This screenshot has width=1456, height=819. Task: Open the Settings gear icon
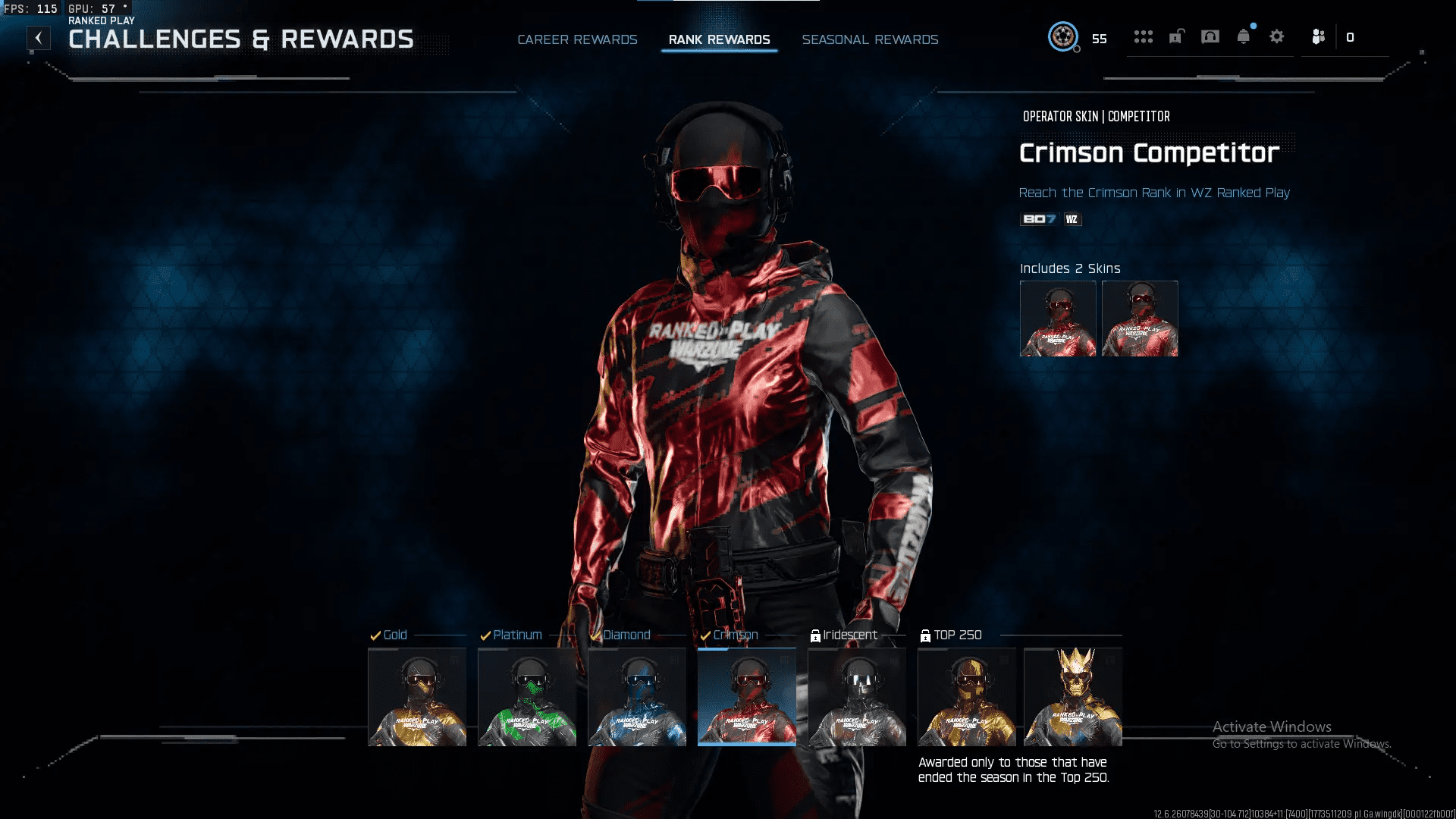tap(1277, 36)
